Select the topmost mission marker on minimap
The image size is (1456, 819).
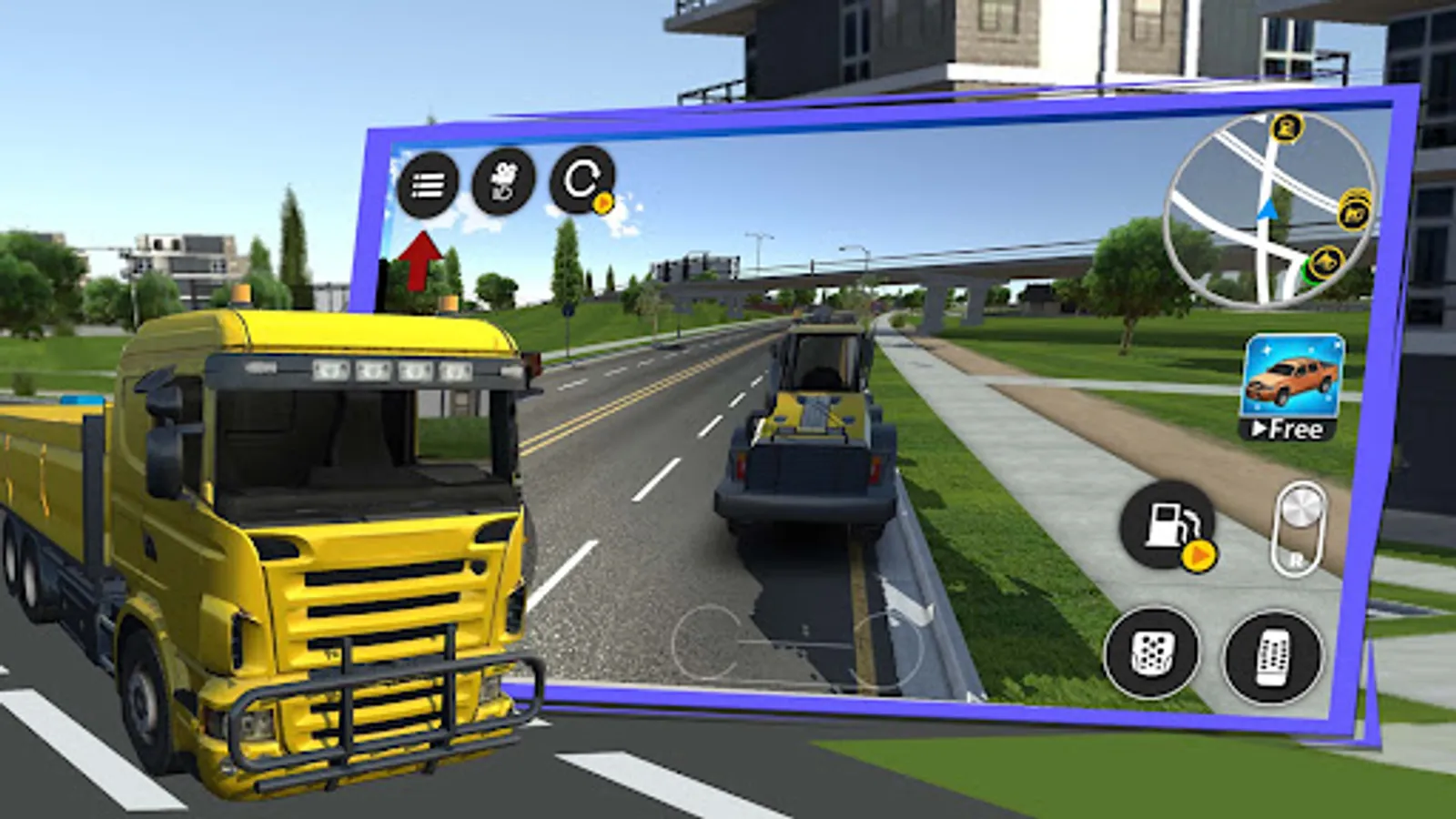click(x=1286, y=130)
